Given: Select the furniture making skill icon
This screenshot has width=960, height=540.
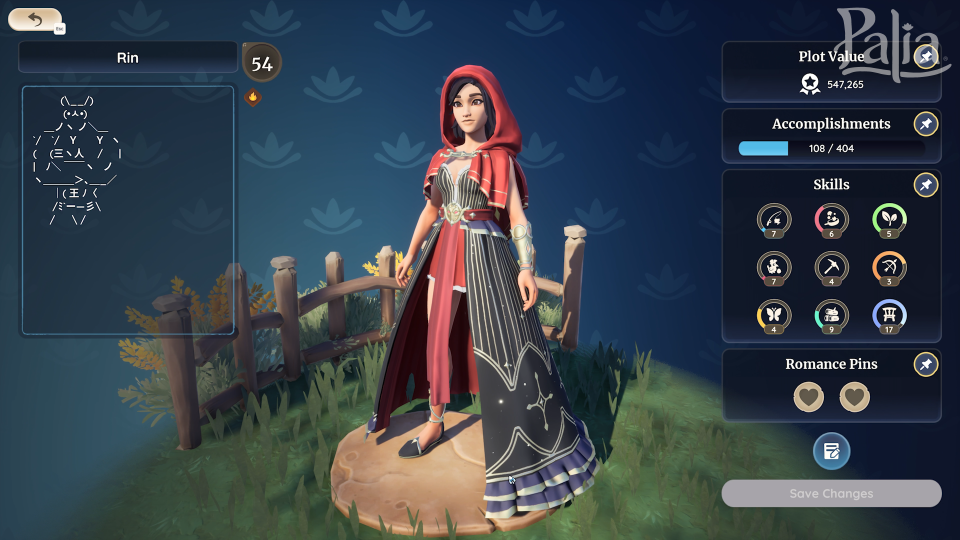Looking at the screenshot, I should point(889,315).
